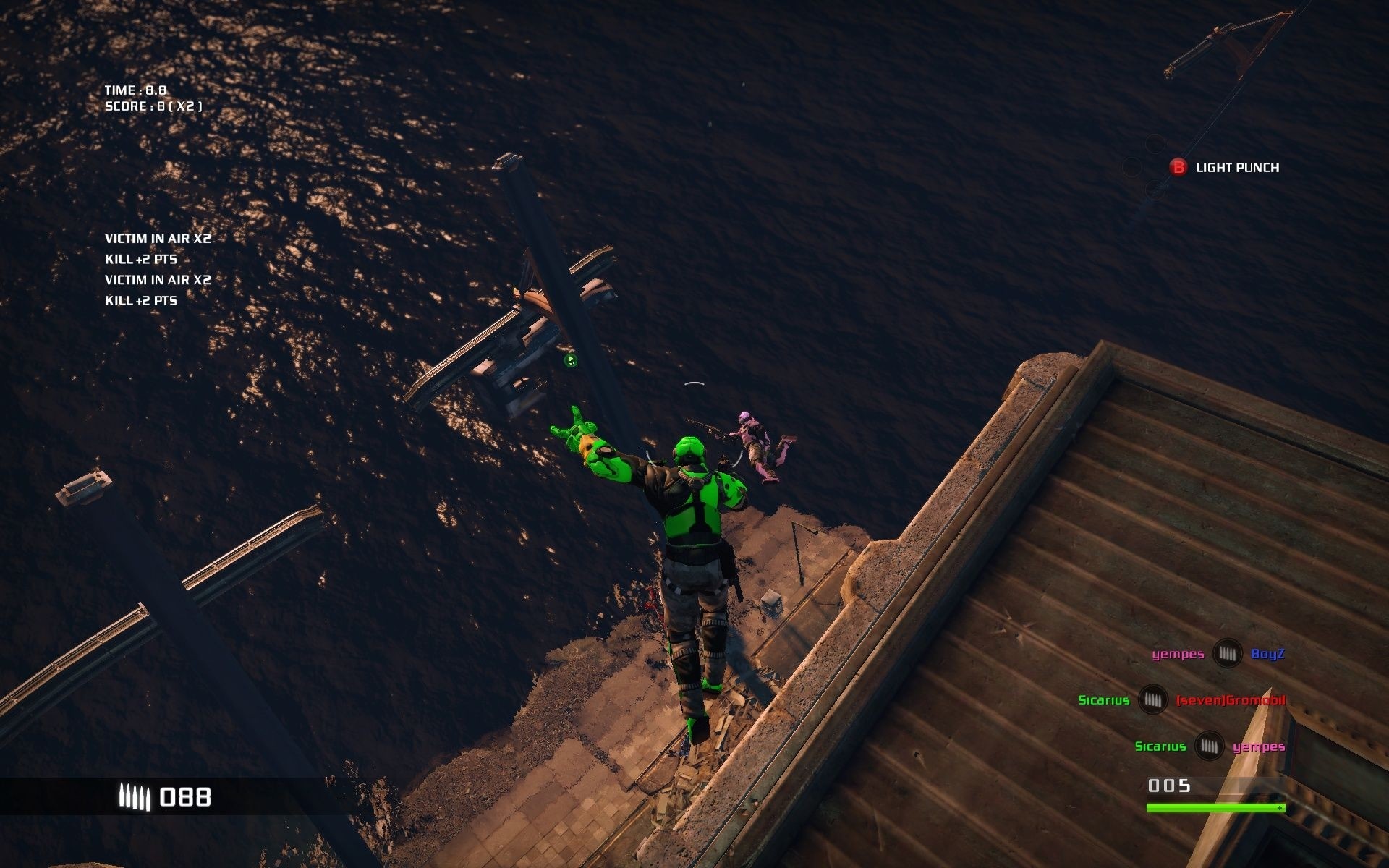Click the yempes killed BoyZ feed entry

1218,654
